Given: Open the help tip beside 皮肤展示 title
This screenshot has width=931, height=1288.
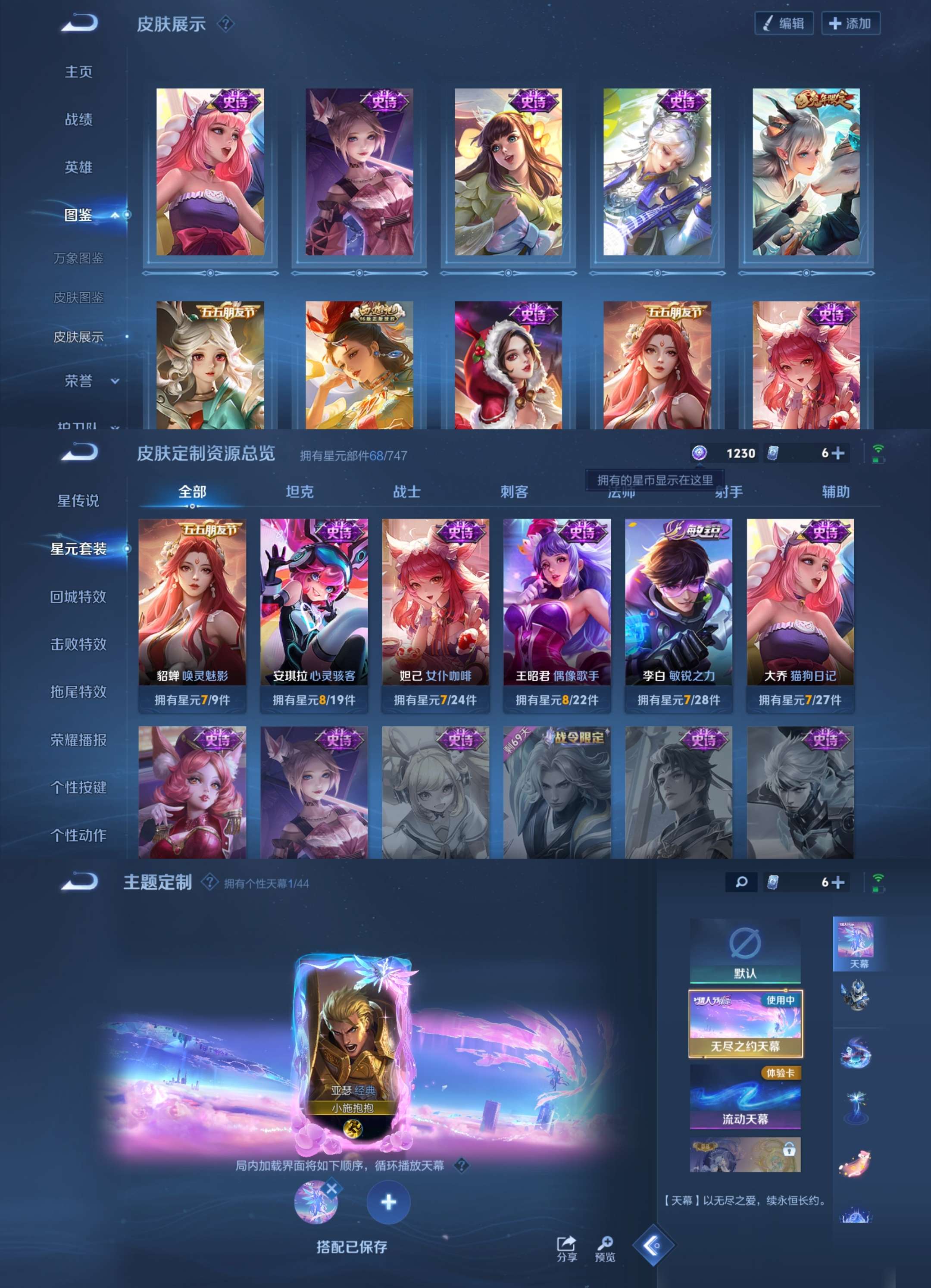Looking at the screenshot, I should (x=226, y=23).
